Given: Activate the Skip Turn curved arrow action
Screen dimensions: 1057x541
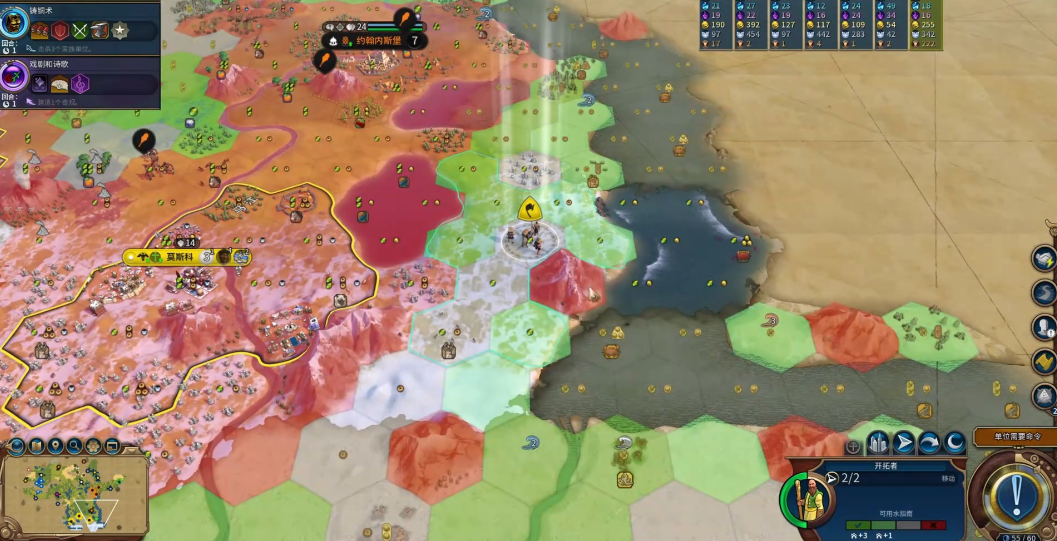Looking at the screenshot, I should [929, 443].
